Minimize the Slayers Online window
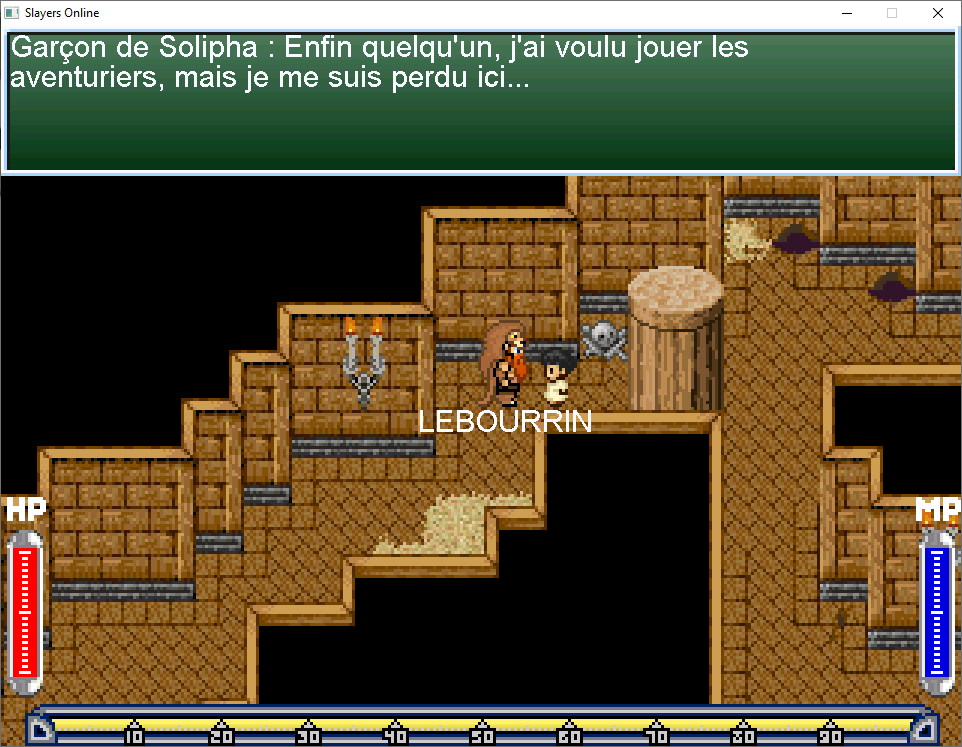The width and height of the screenshot is (962, 747). point(846,13)
